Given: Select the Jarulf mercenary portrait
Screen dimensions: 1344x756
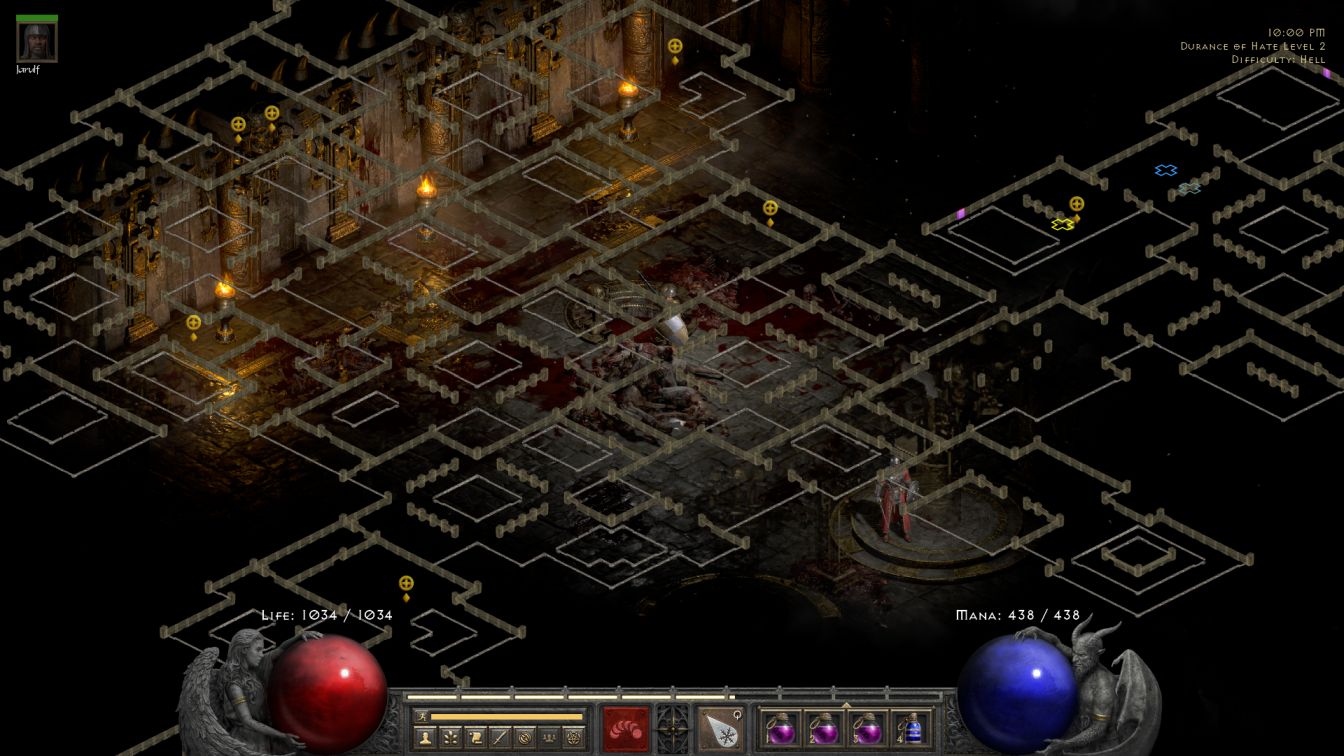Looking at the screenshot, I should point(37,42).
